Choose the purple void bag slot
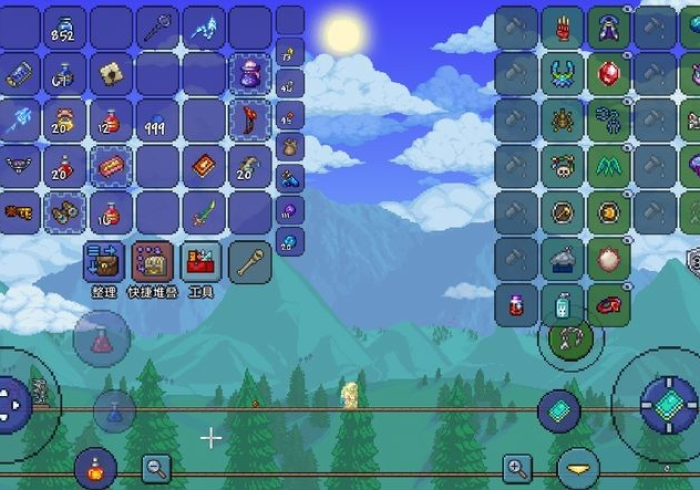Screen dimensions: 700x490 (x=249, y=72)
